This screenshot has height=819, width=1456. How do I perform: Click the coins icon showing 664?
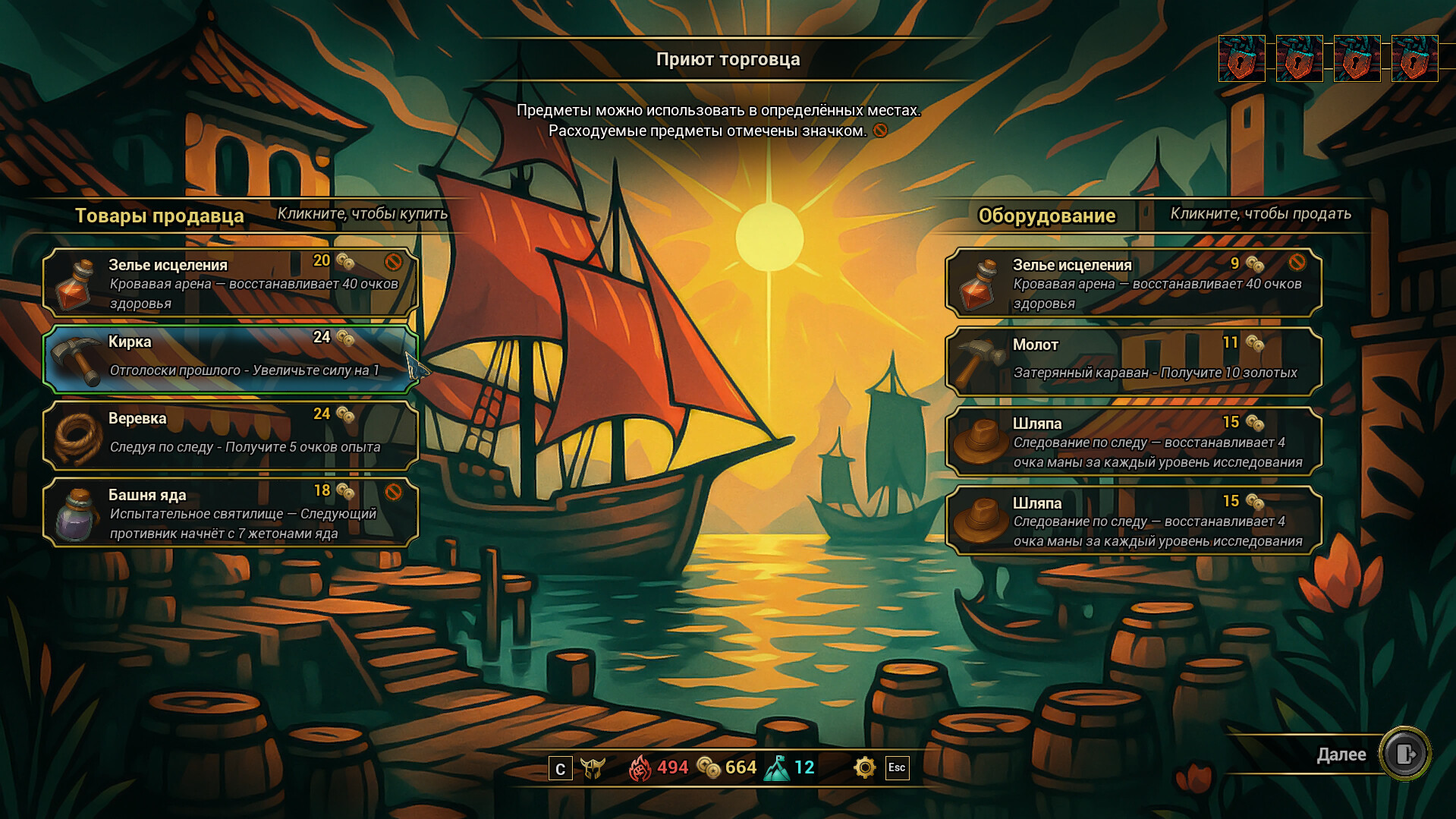point(708,767)
